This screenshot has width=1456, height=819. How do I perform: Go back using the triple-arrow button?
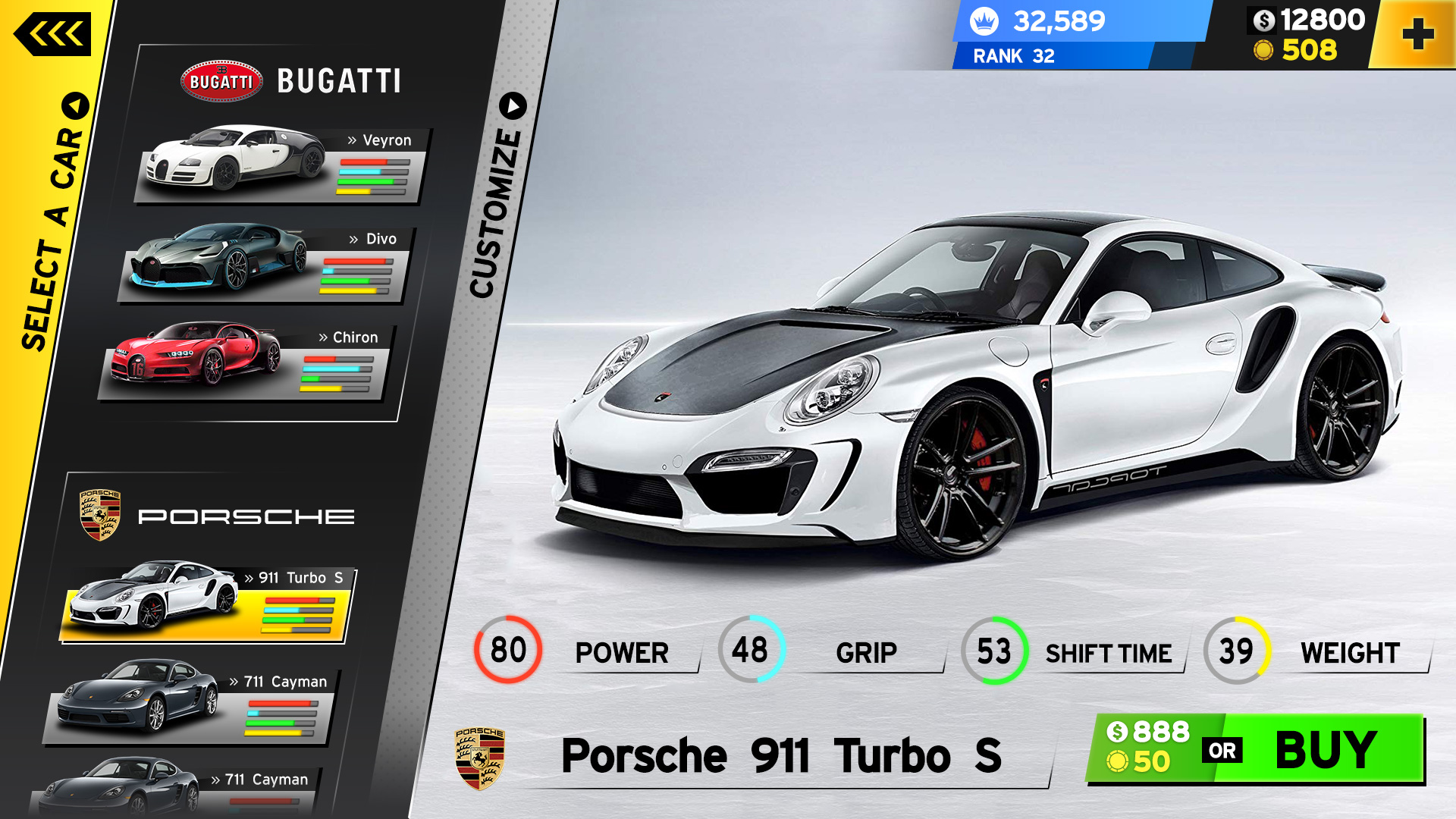pyautogui.click(x=53, y=34)
